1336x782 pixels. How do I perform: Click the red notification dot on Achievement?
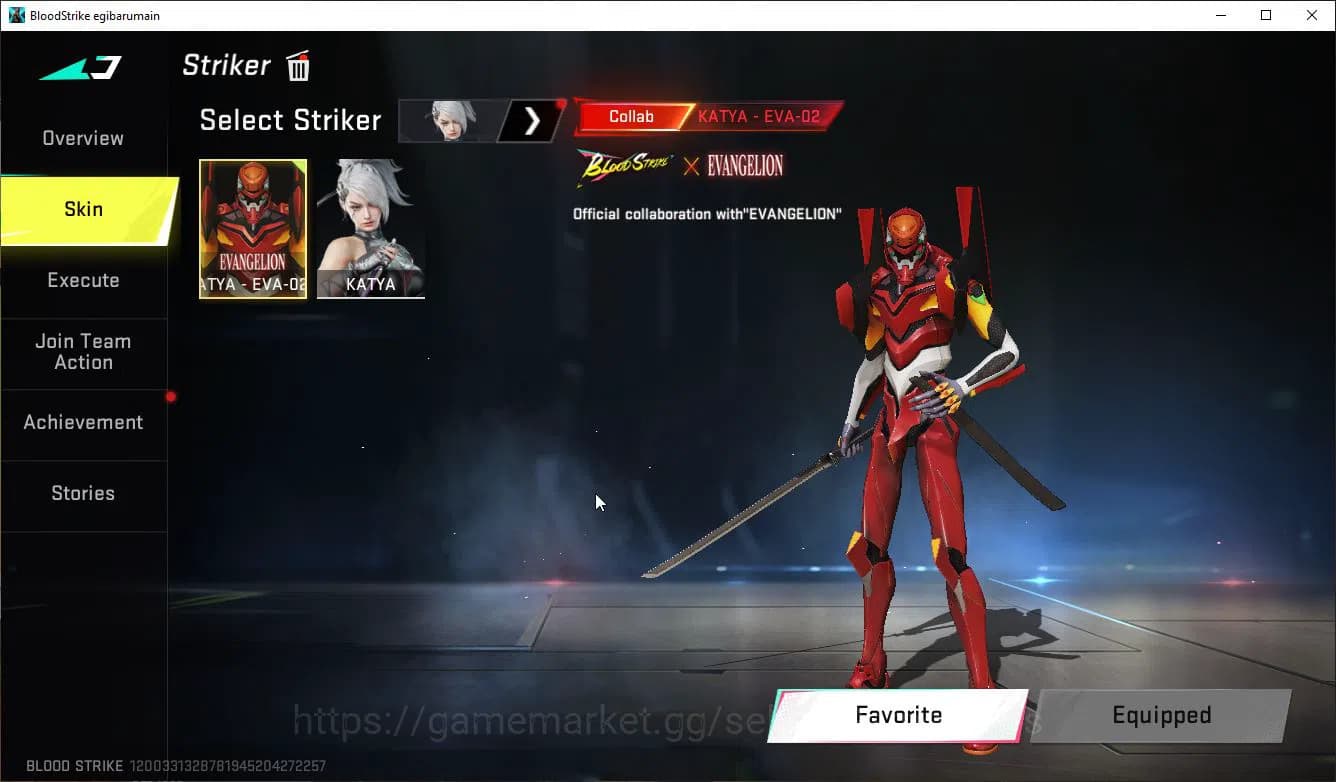tap(170, 396)
